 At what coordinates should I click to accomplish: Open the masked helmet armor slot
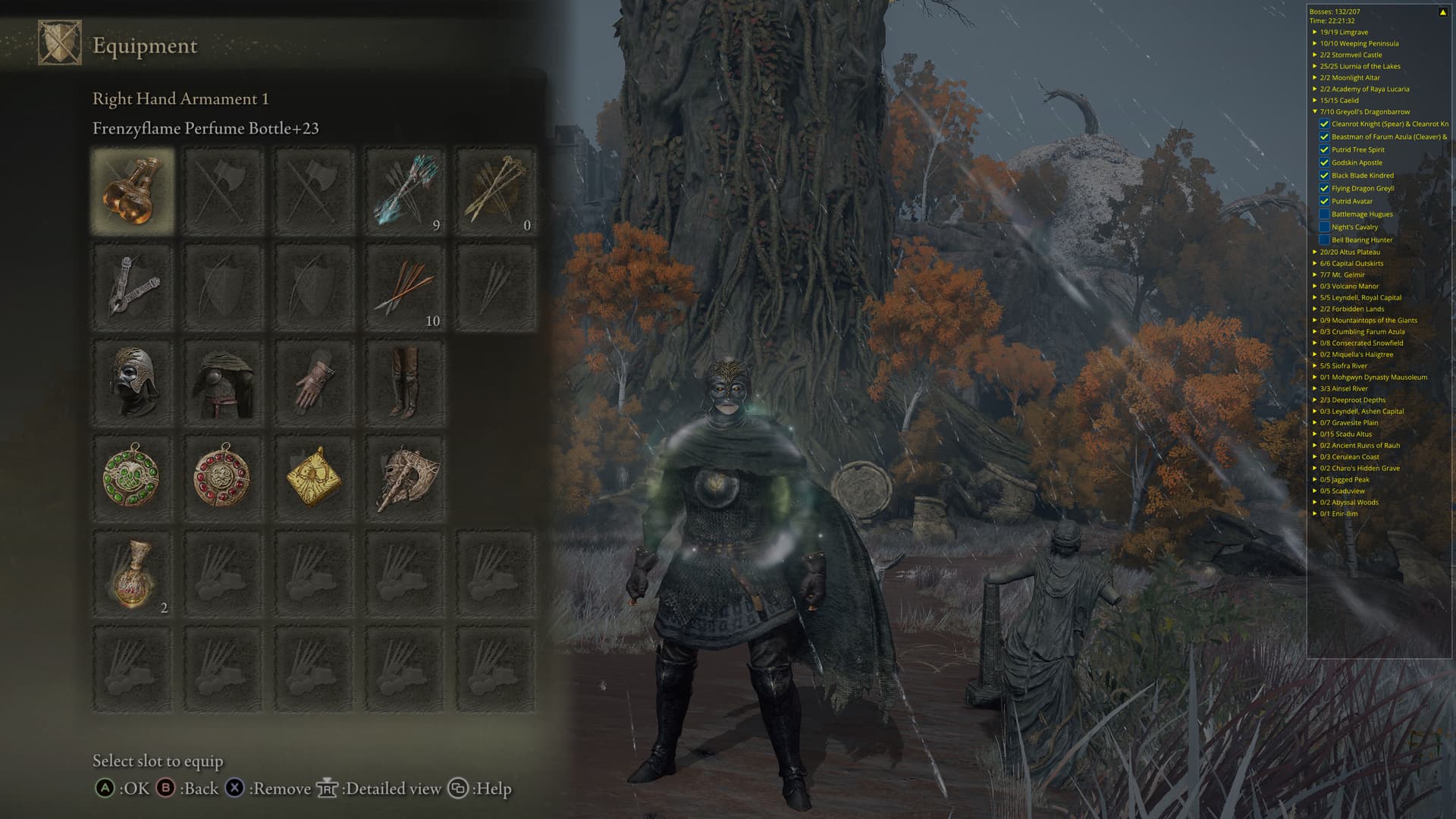coord(133,382)
